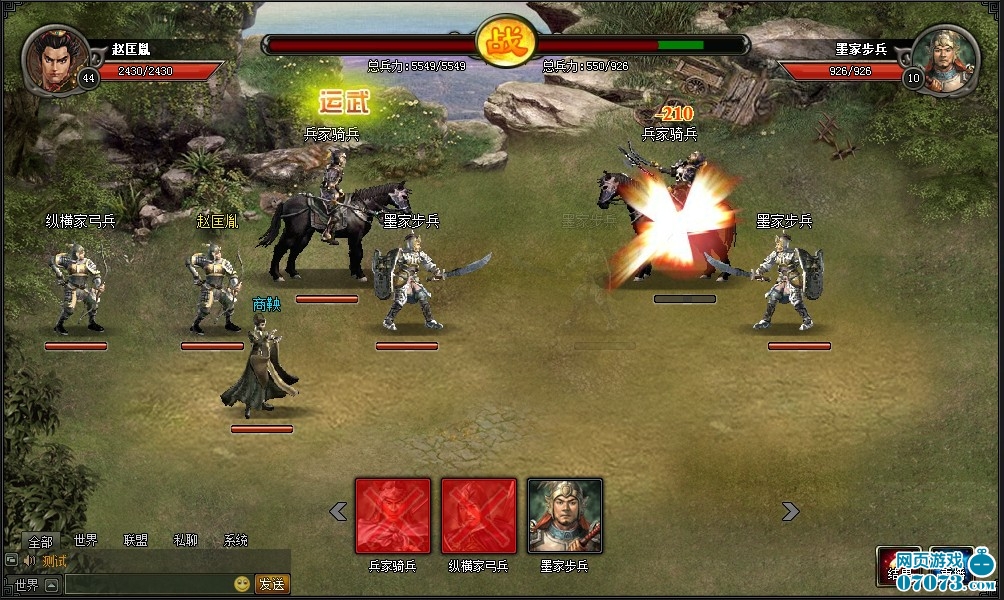Click the orange 战 battle emblem

point(505,44)
